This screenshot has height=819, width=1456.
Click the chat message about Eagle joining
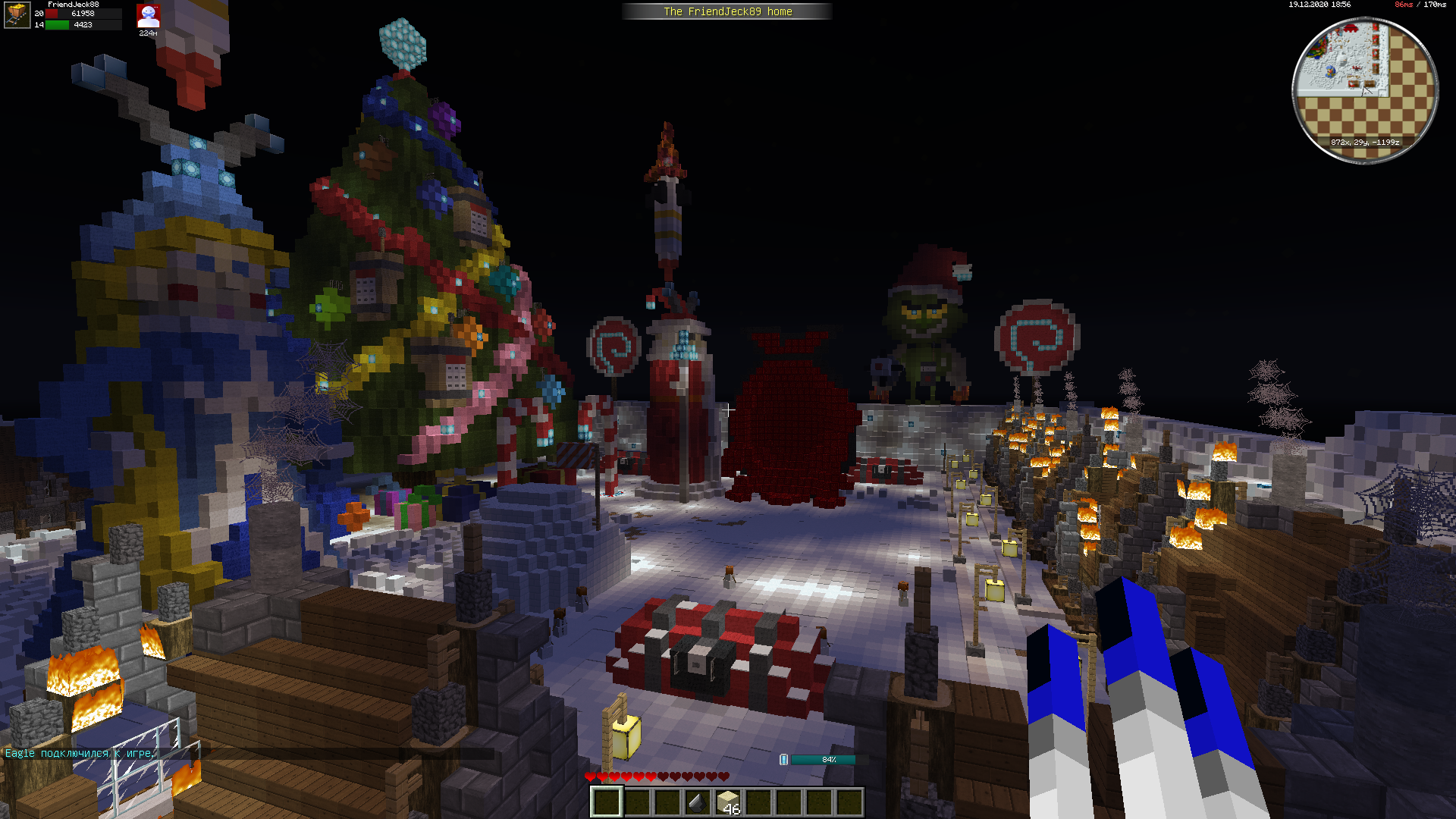[x=80, y=753]
